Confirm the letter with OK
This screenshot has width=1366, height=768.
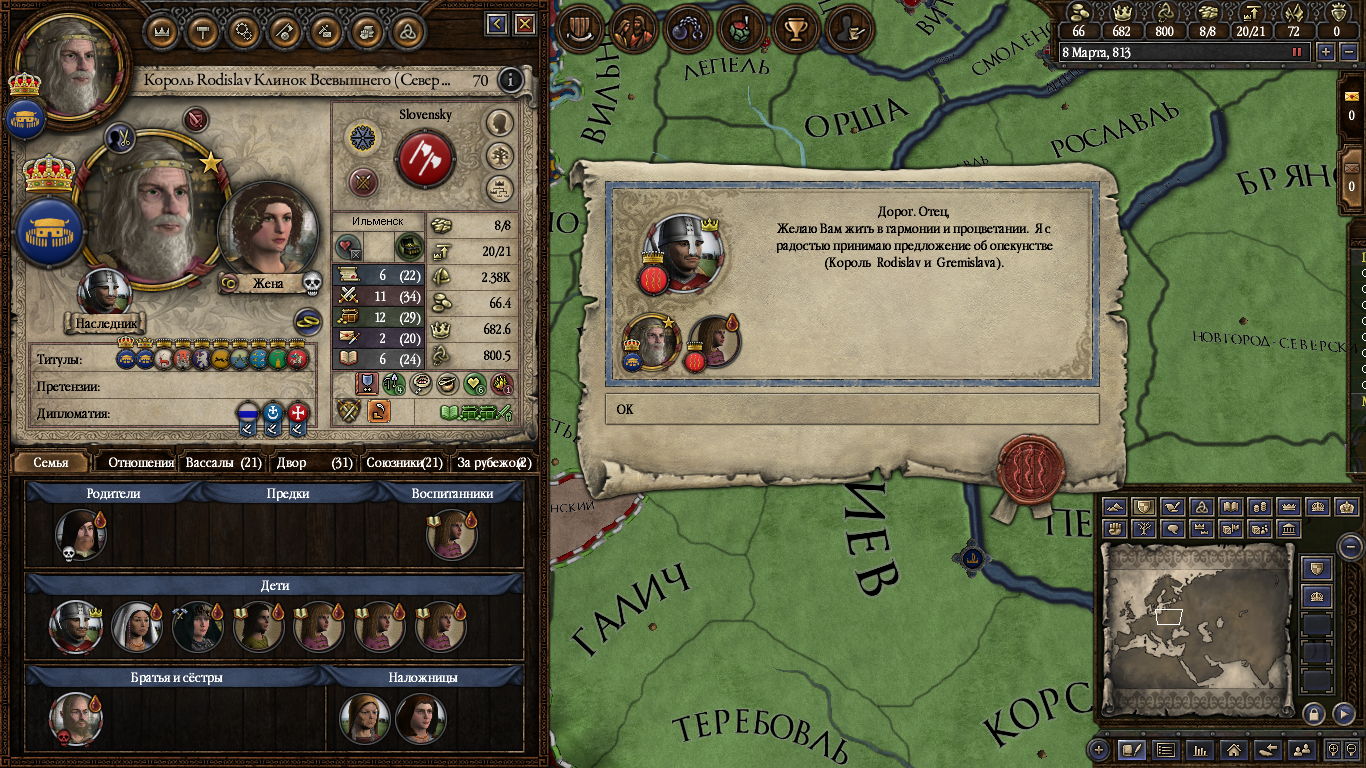pyautogui.click(x=851, y=409)
